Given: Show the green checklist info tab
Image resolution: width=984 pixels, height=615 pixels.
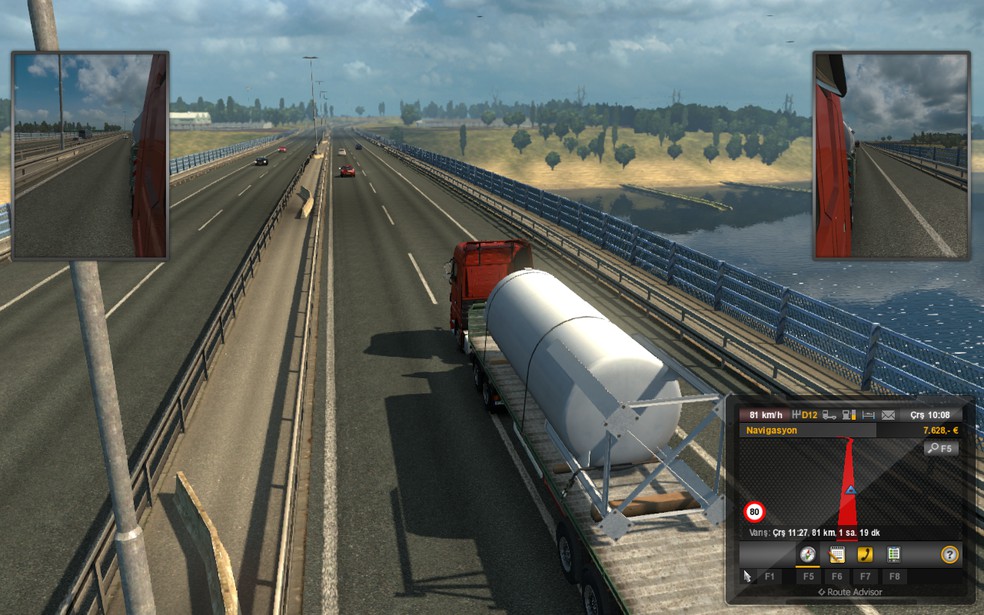Looking at the screenshot, I should click(894, 554).
